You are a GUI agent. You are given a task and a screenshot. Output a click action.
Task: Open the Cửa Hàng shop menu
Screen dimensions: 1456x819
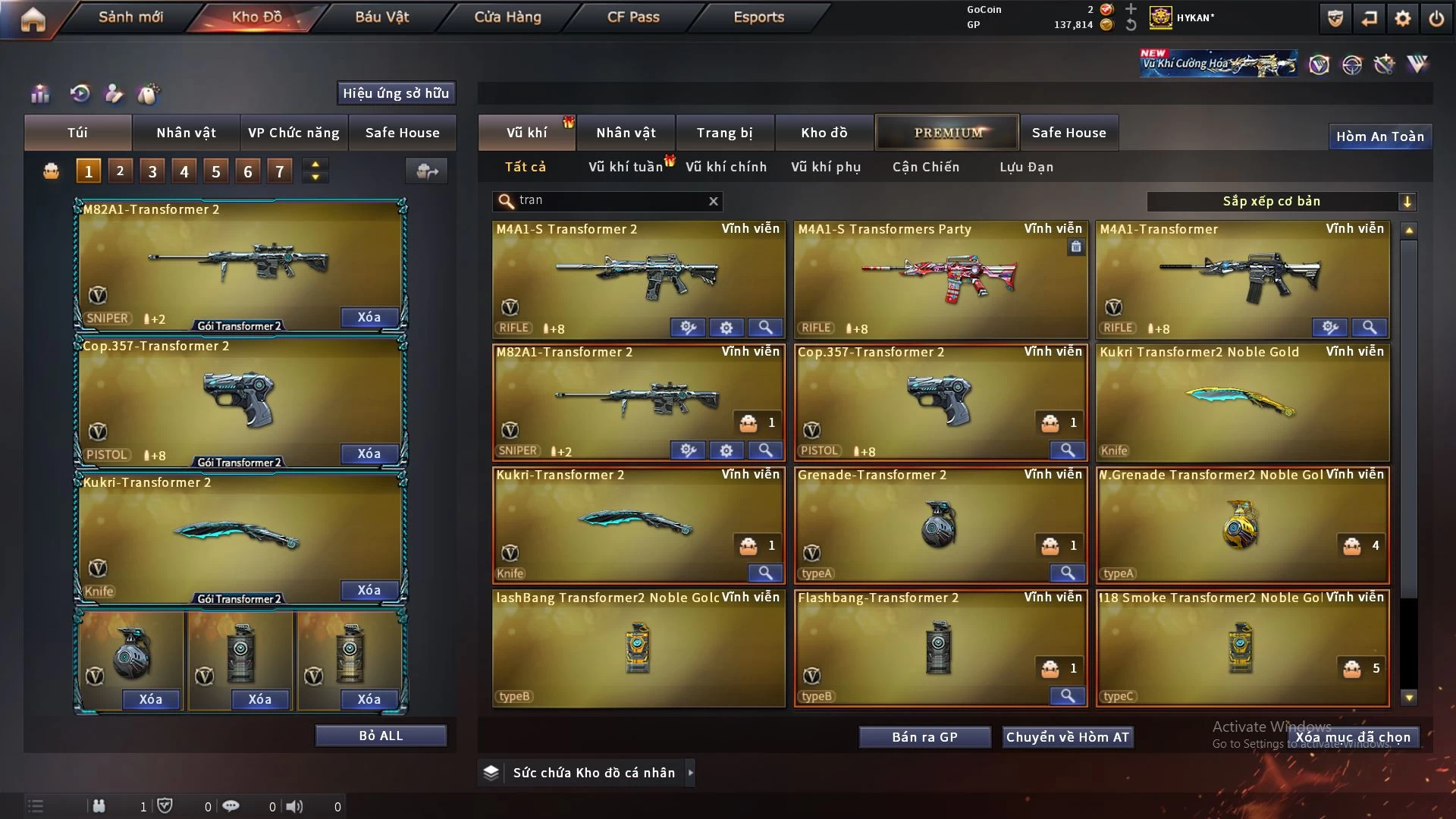click(x=507, y=17)
